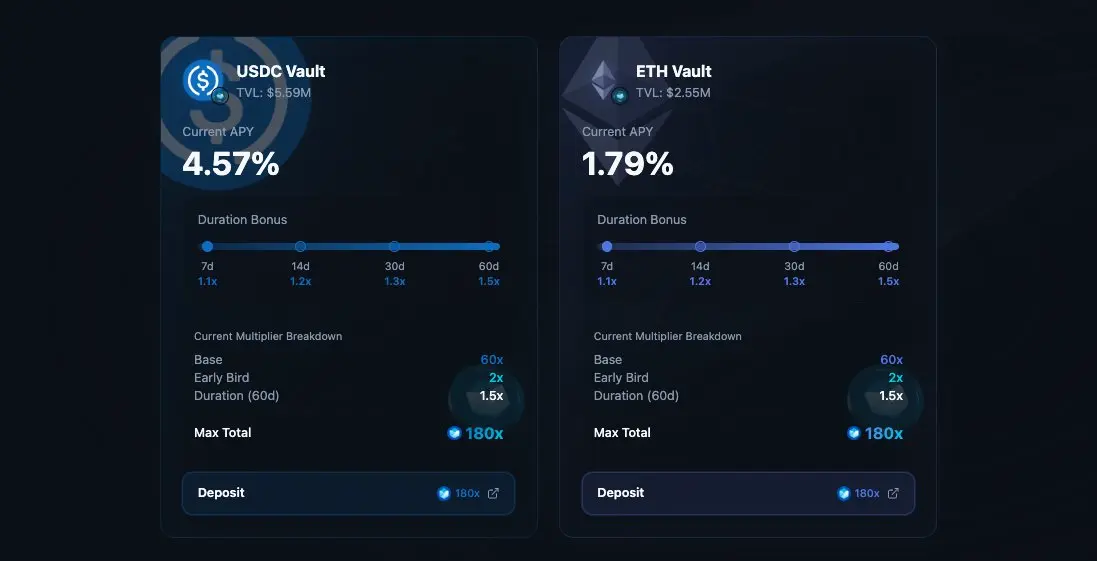Choose 30d duration in USDC Vault
This screenshot has height=561, width=1097.
[x=394, y=246]
